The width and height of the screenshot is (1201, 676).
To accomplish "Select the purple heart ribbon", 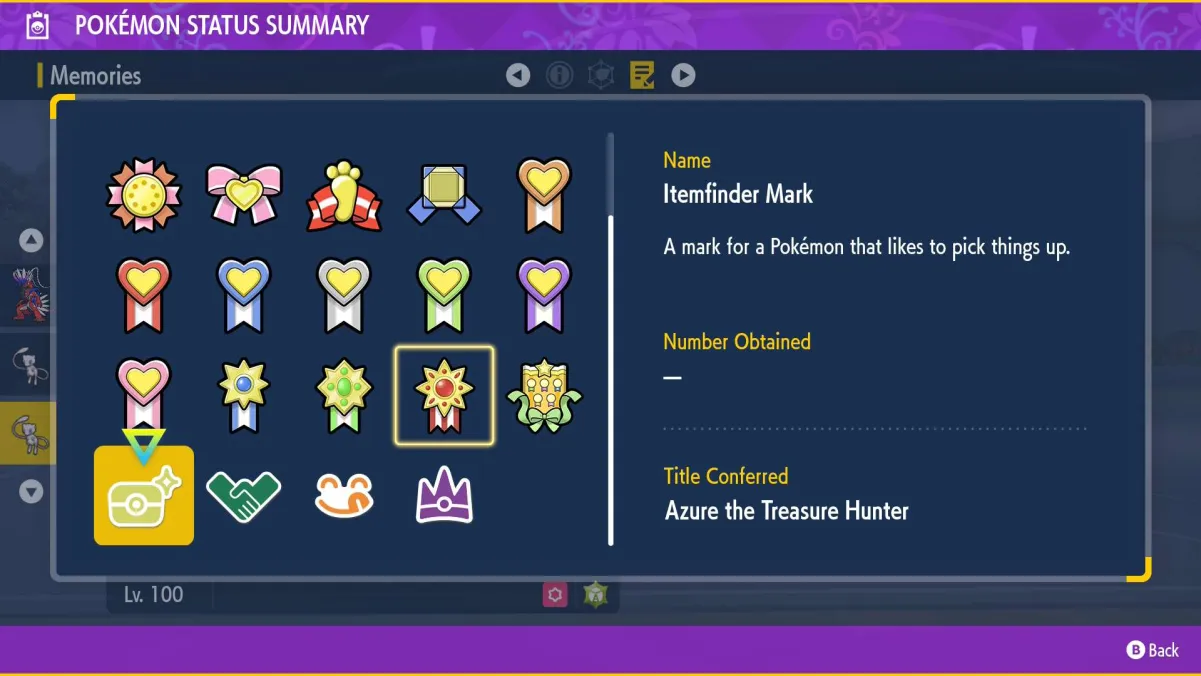I will tap(544, 296).
